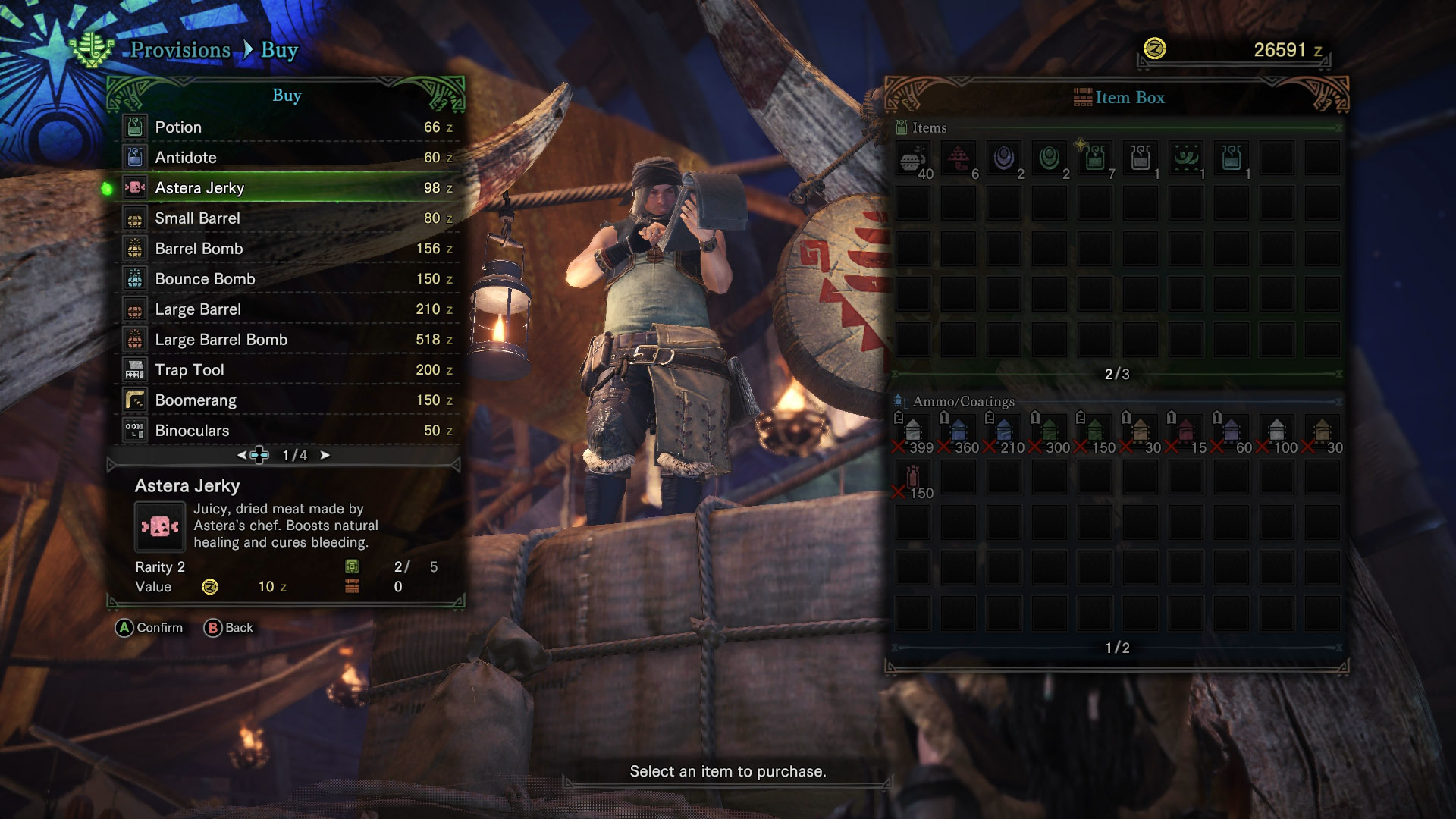Choose the Barrel Bomb entry
The image size is (1456, 819).
287,249
